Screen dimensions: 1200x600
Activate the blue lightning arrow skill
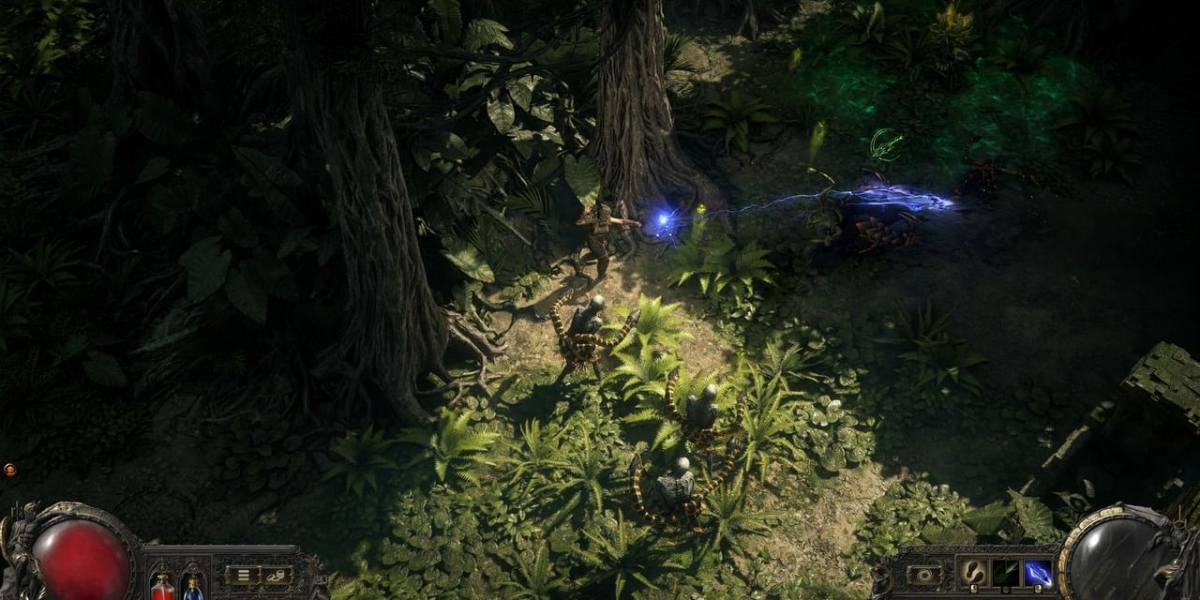pyautogui.click(x=1037, y=573)
